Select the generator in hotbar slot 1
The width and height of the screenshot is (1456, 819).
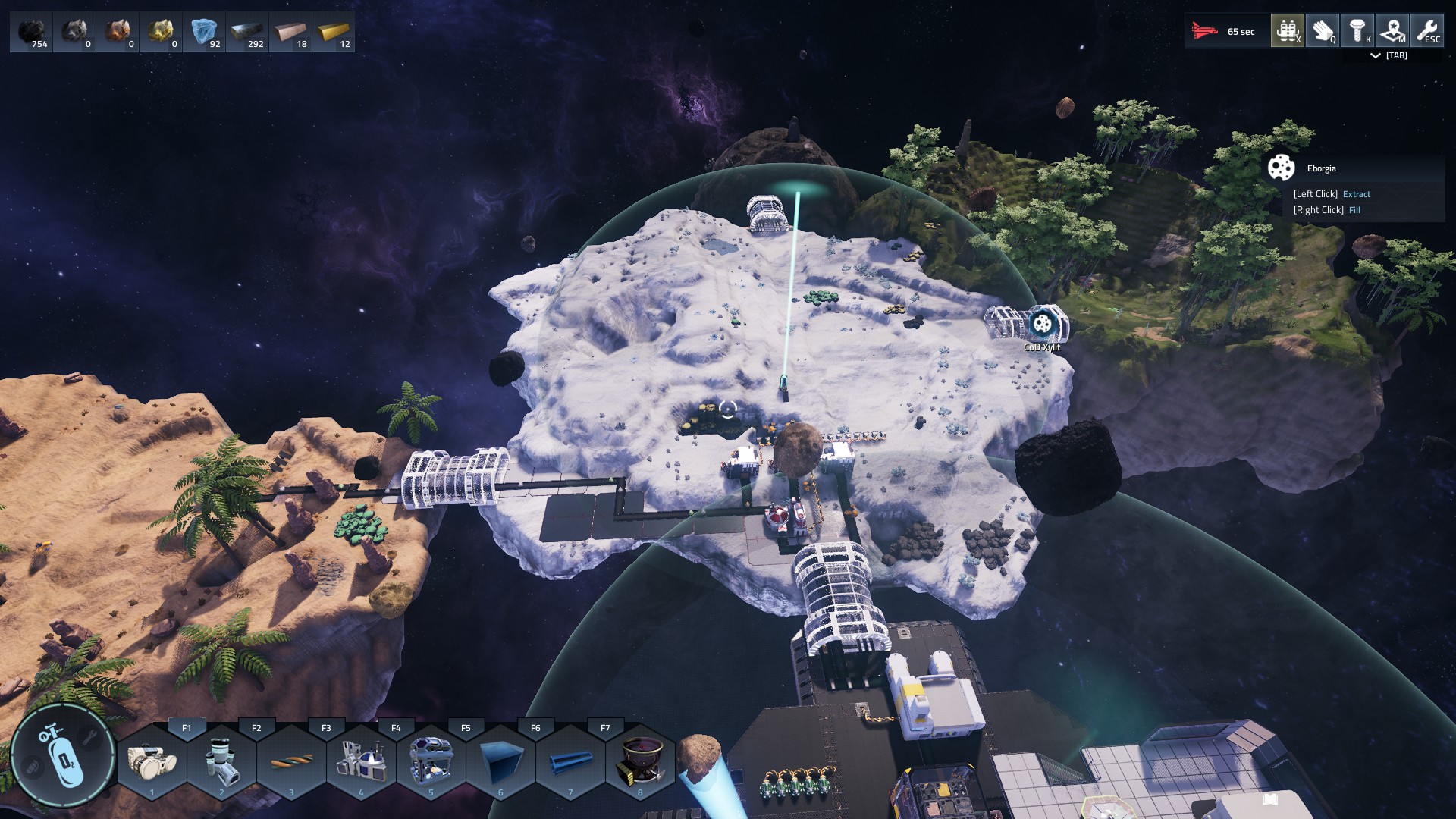tap(152, 761)
